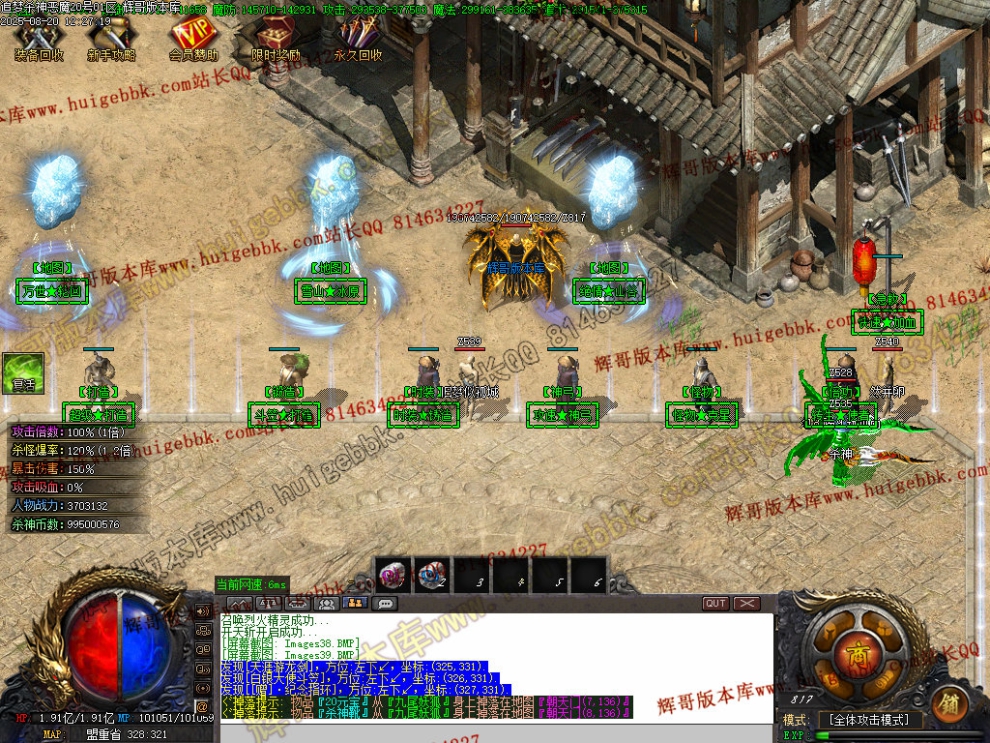Image resolution: width=990 pixels, height=743 pixels.
Task: Use the item in hotbar slot 2
Action: click(x=432, y=575)
